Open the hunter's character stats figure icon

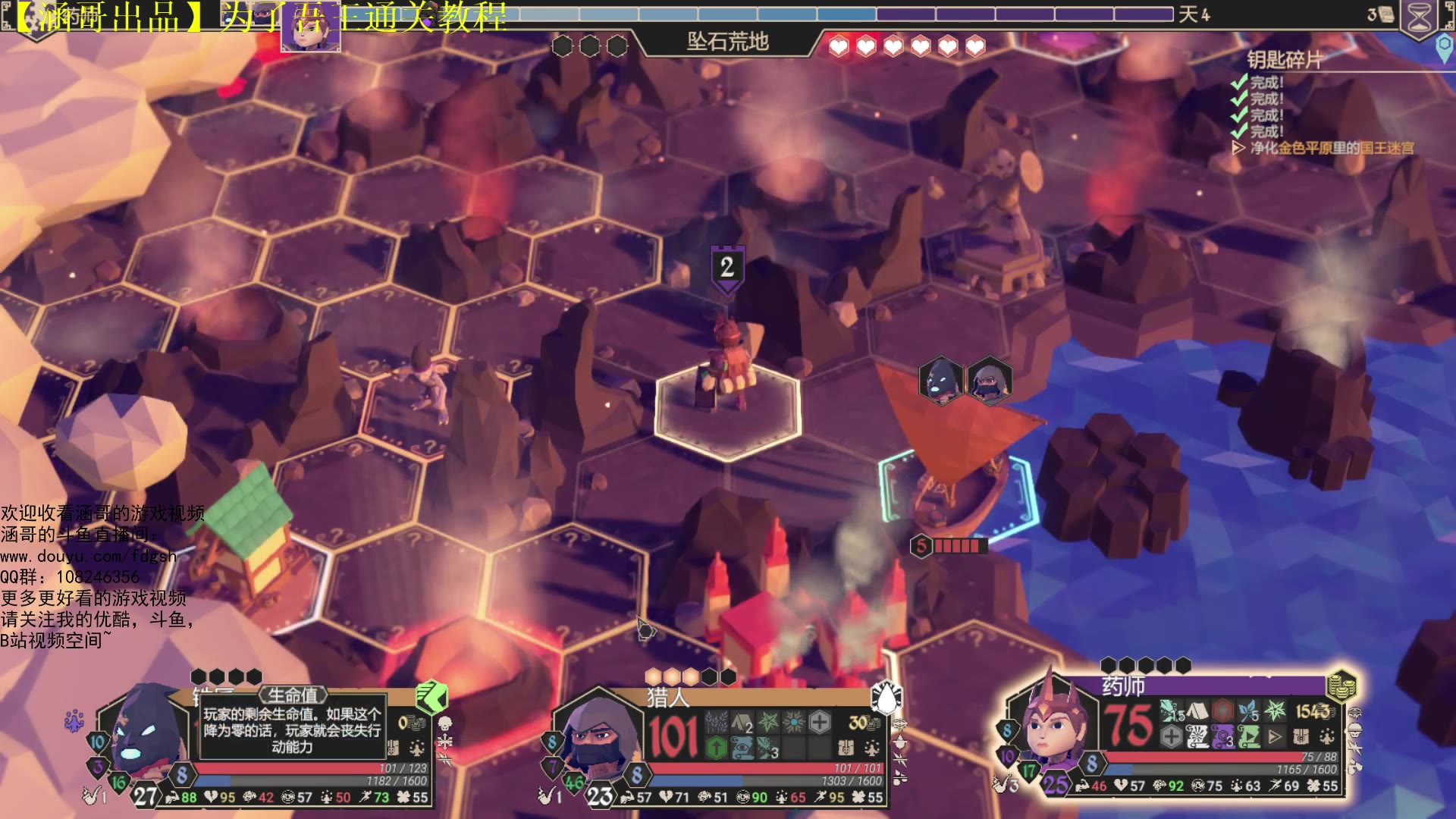tap(872, 749)
